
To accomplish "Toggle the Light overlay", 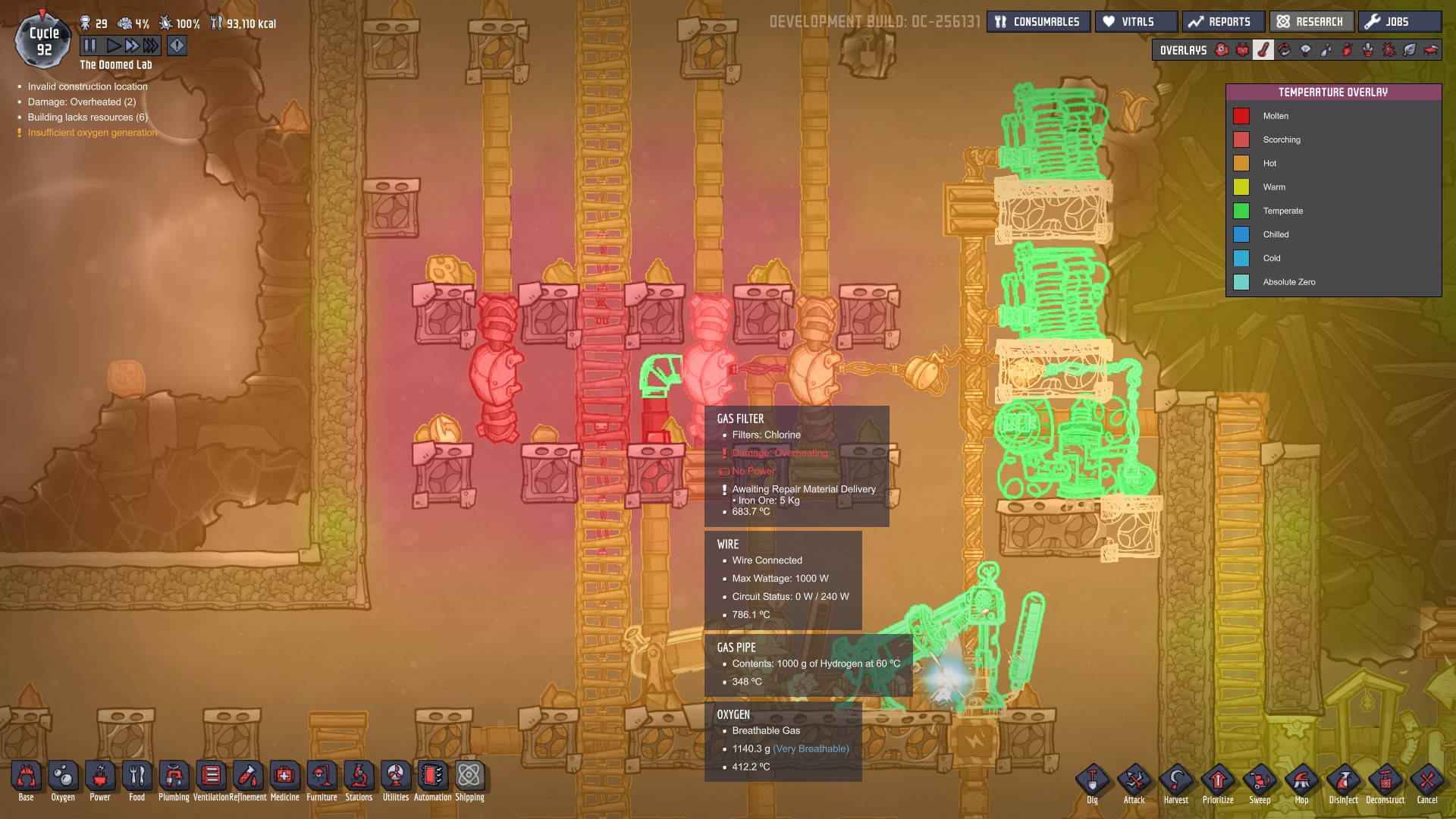I will tap(1305, 50).
